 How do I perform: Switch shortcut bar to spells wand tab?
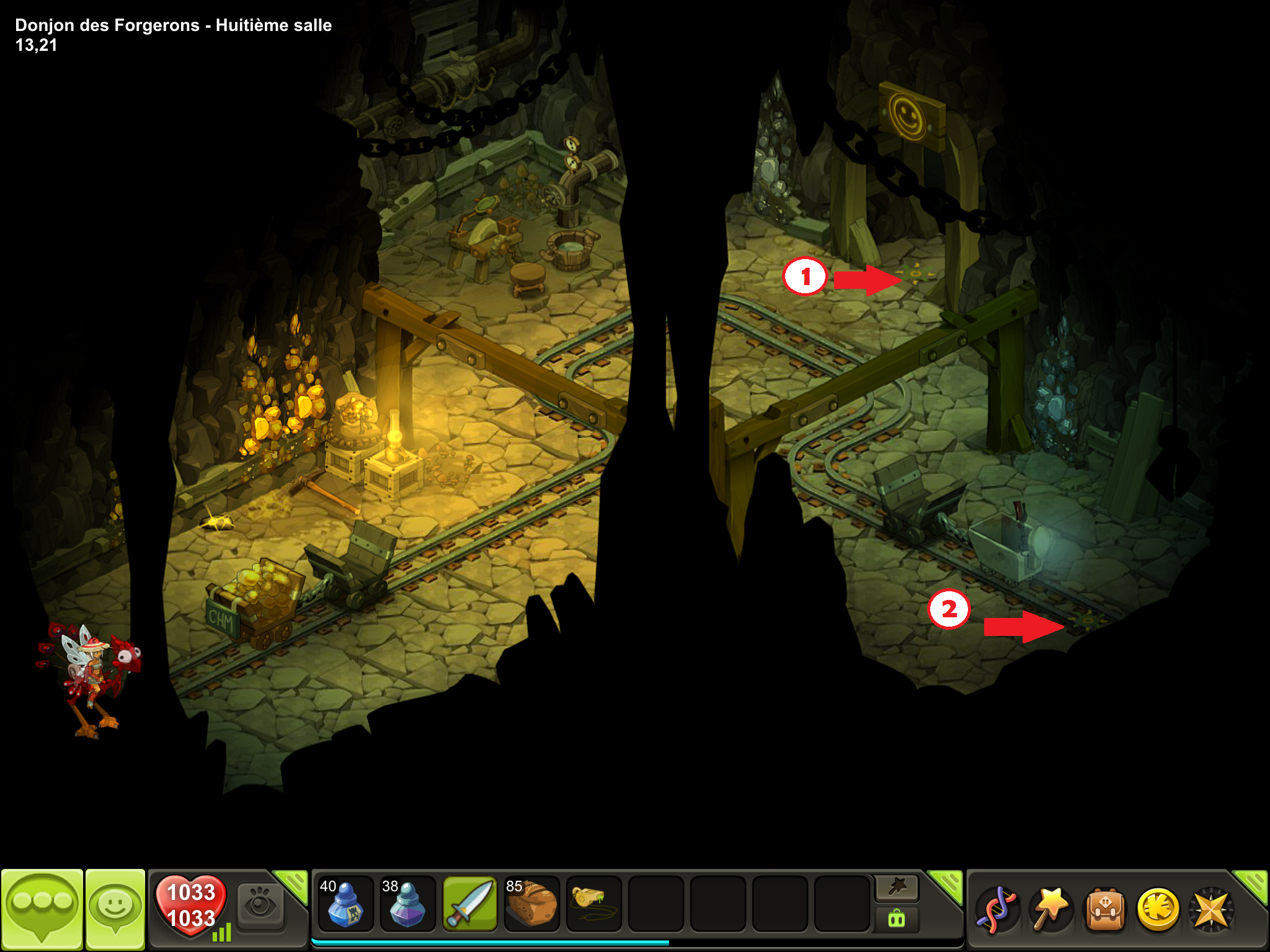coord(897,888)
